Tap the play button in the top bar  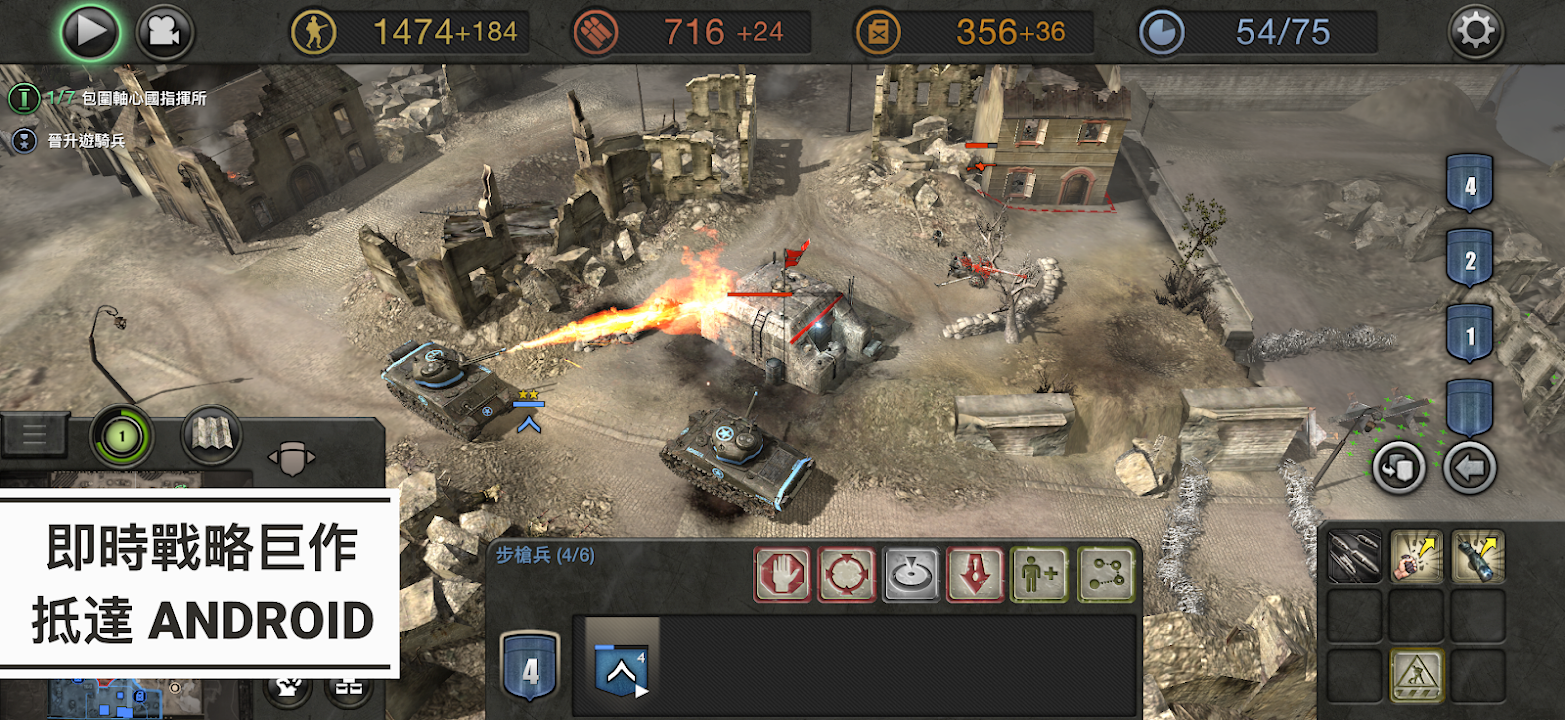pos(90,32)
